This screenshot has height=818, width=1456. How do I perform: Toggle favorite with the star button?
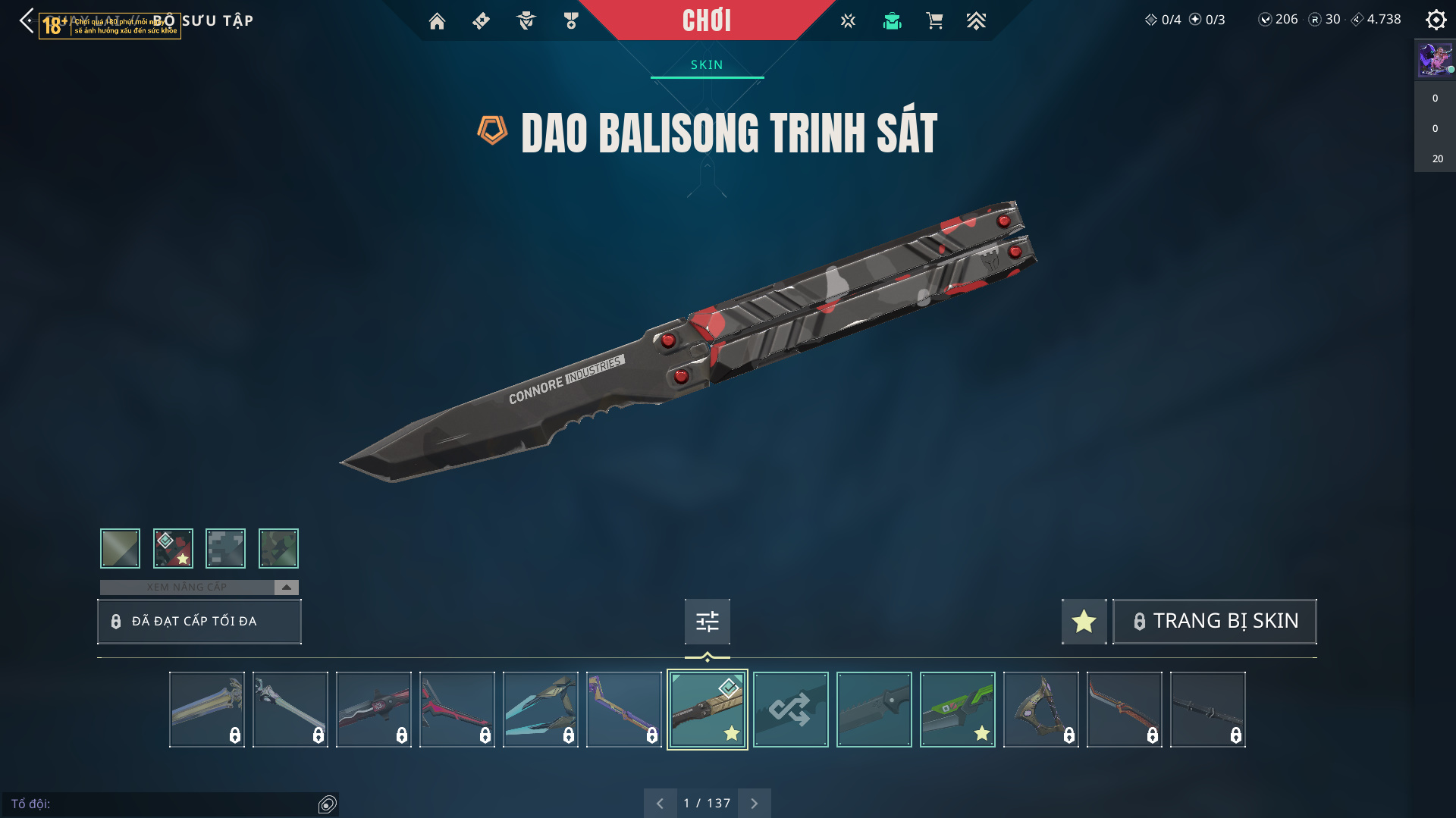(x=1084, y=622)
